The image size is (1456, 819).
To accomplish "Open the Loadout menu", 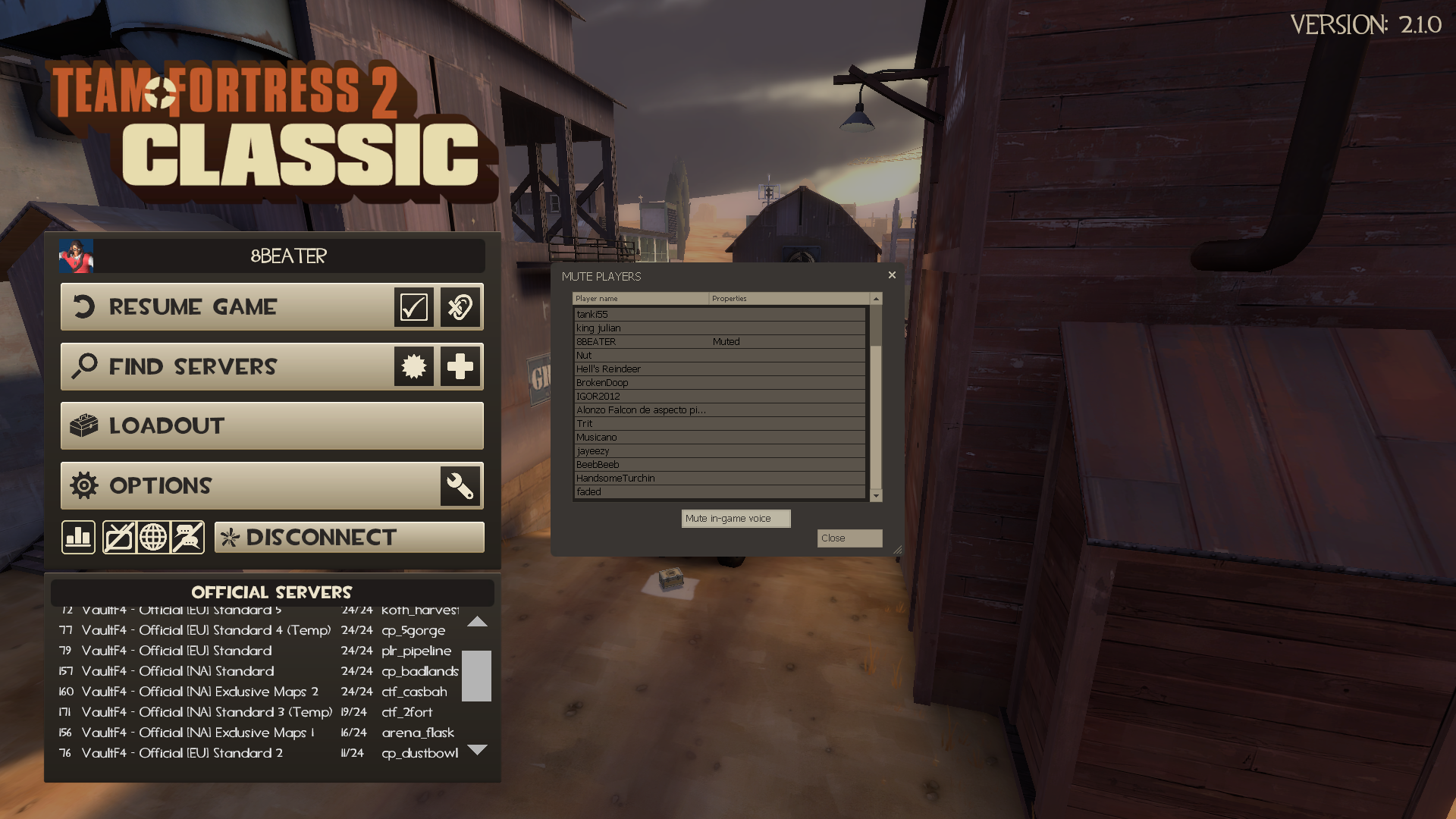I will pyautogui.click(x=271, y=425).
